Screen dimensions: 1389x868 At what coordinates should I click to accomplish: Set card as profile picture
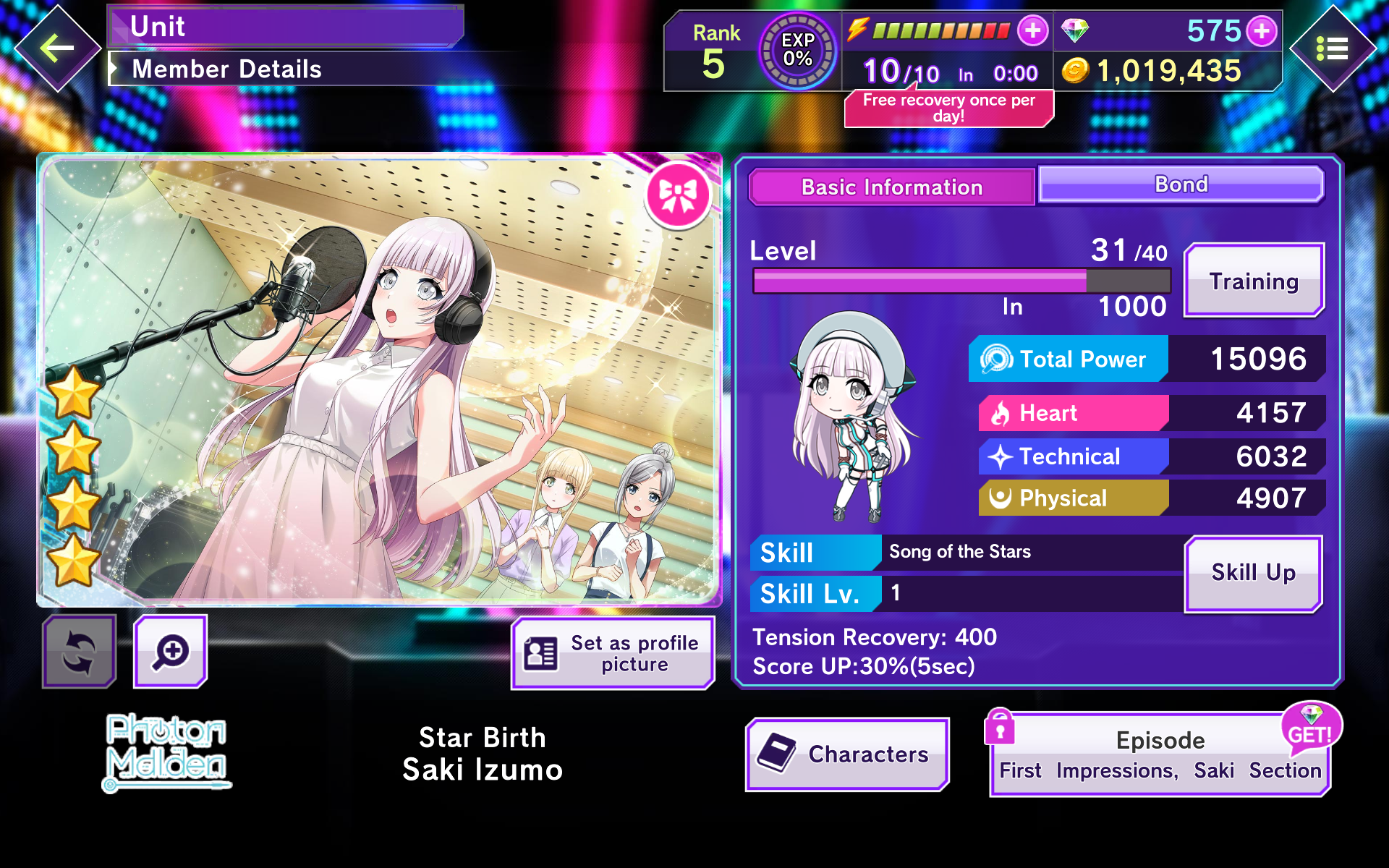click(613, 653)
